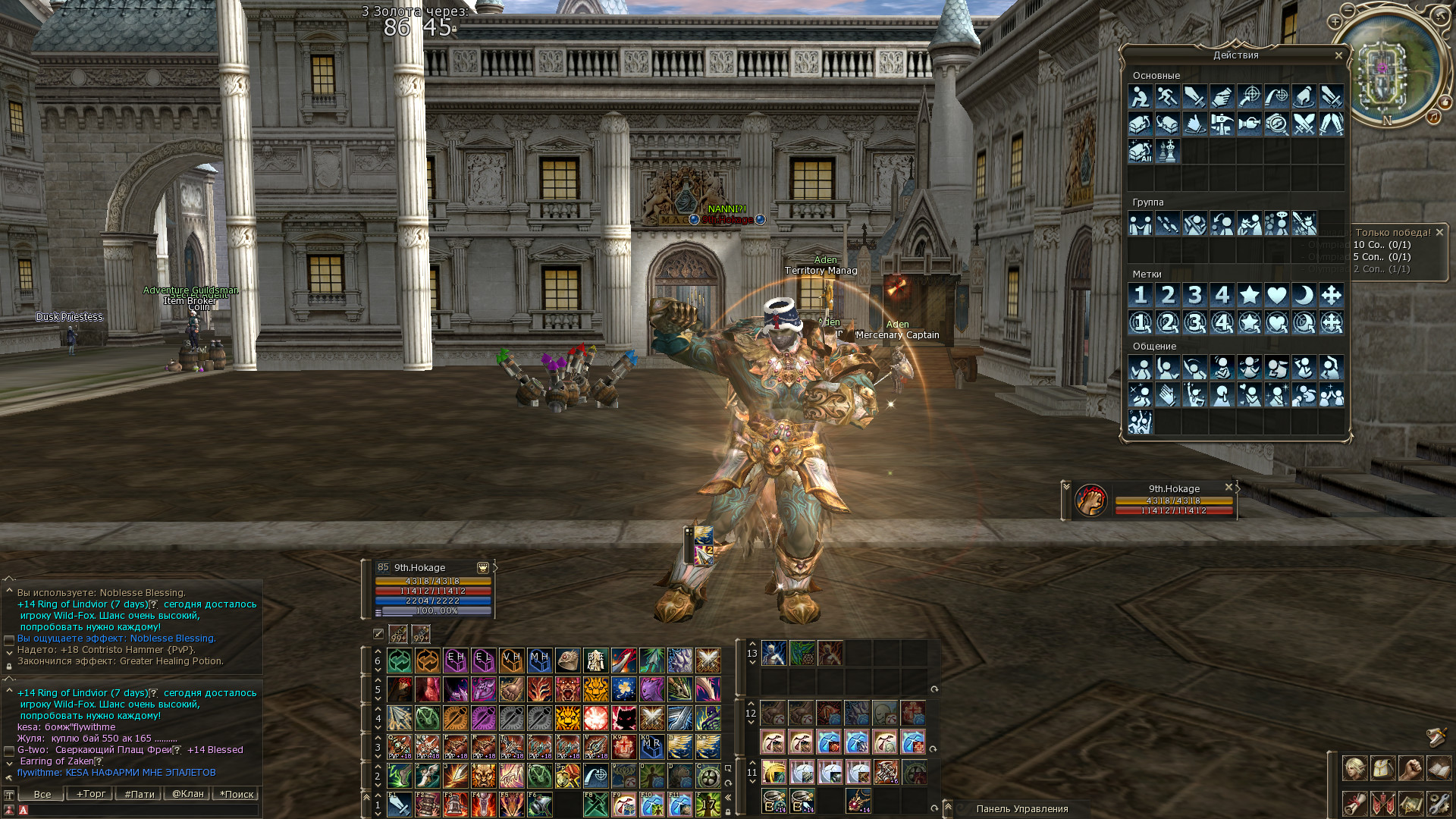Close the 9th.Hokage target window

pyautogui.click(x=1228, y=488)
